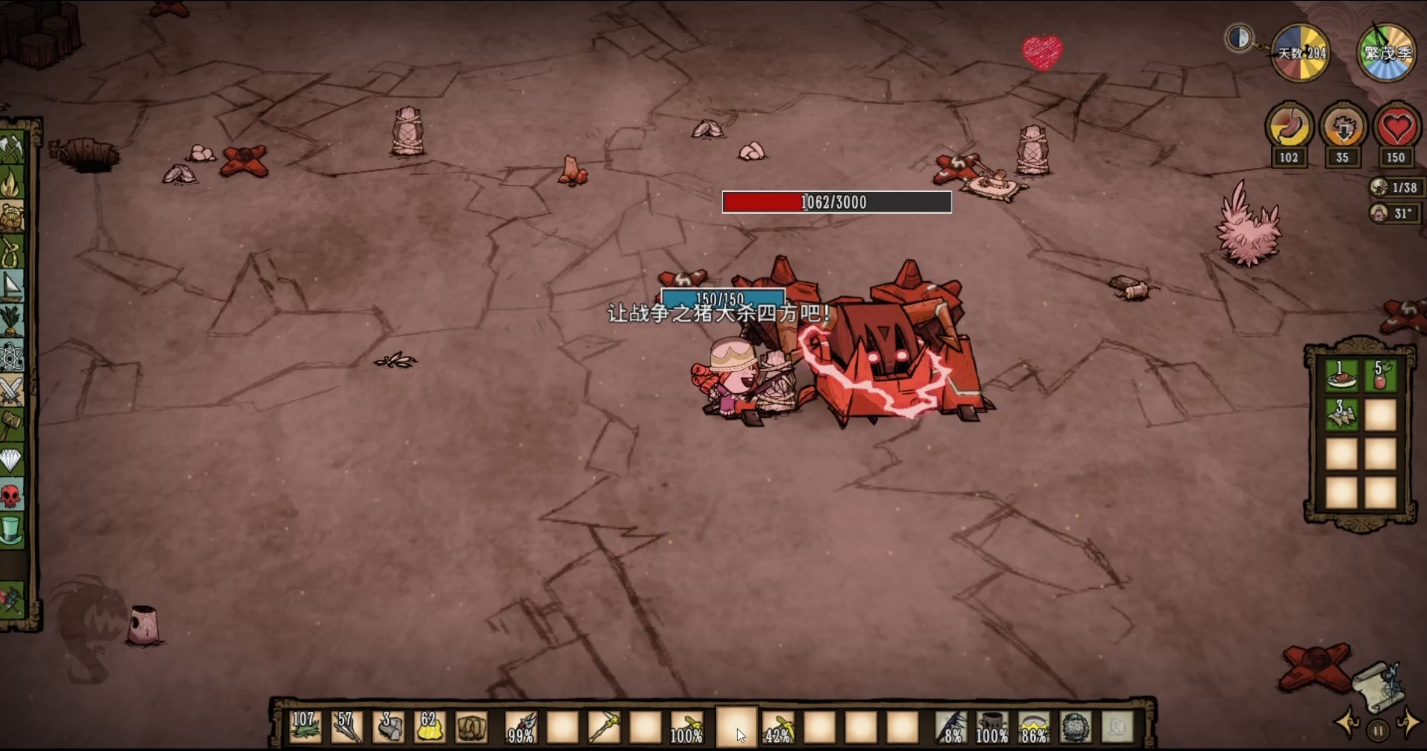Rotate the camera with the right arrow
The image size is (1427, 751).
point(1407,722)
